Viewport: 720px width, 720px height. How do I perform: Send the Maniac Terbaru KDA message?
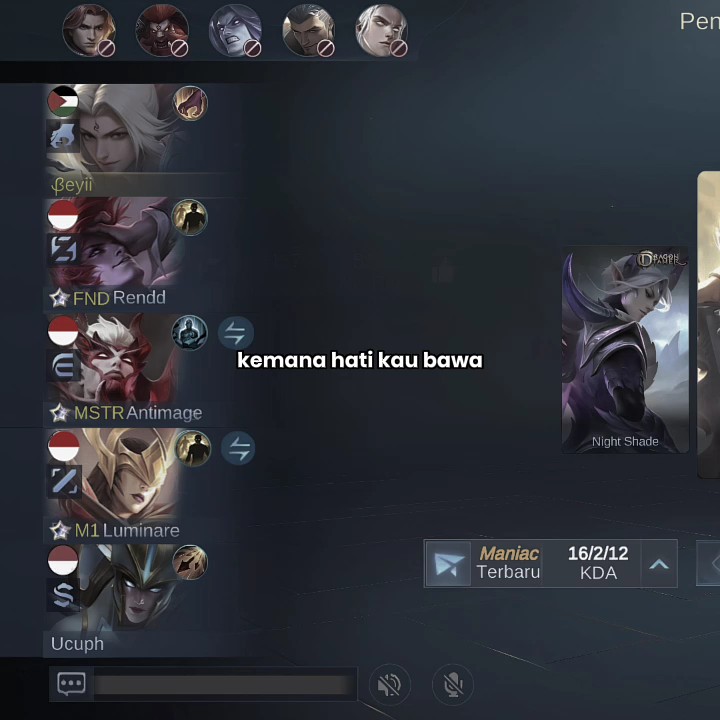tap(447, 565)
